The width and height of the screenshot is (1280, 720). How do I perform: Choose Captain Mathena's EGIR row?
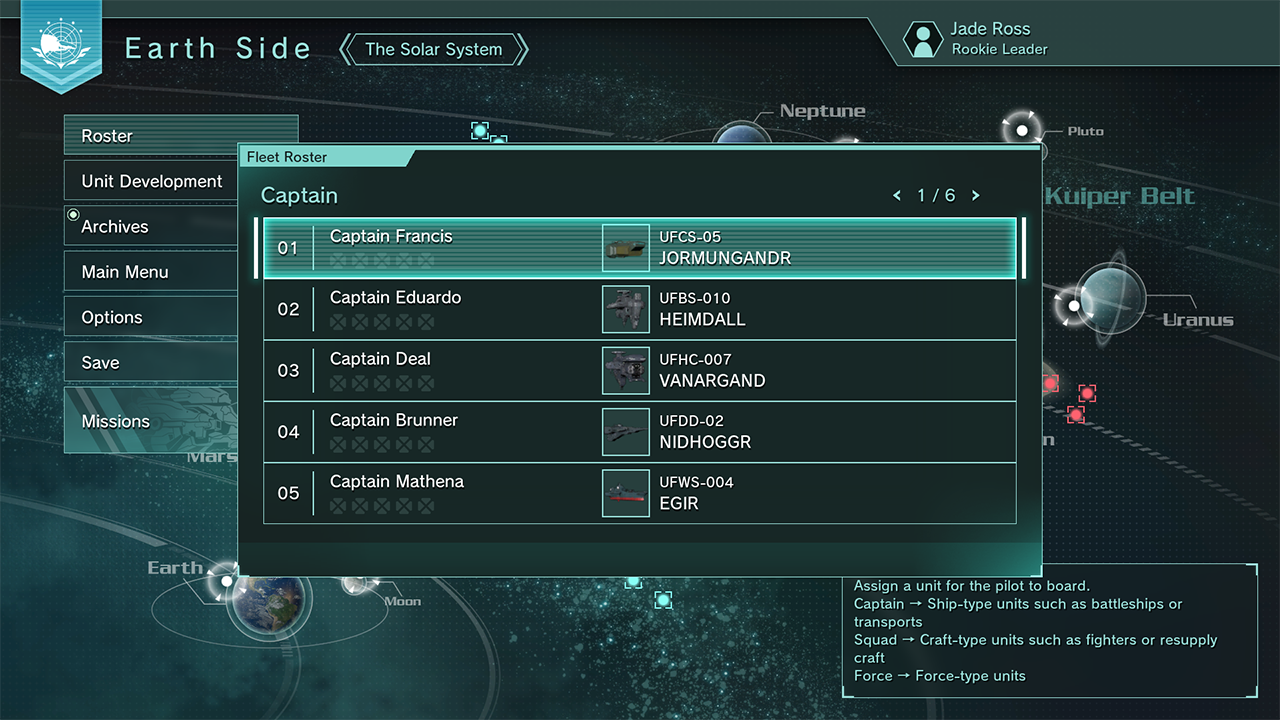point(640,492)
